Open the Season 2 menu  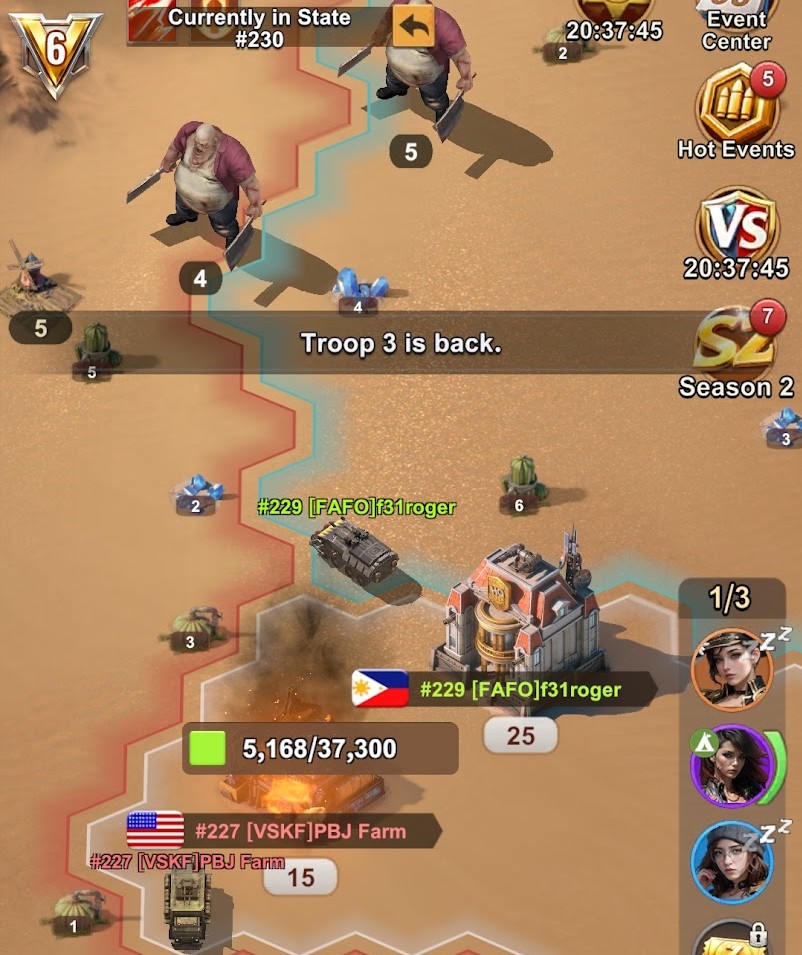737,350
